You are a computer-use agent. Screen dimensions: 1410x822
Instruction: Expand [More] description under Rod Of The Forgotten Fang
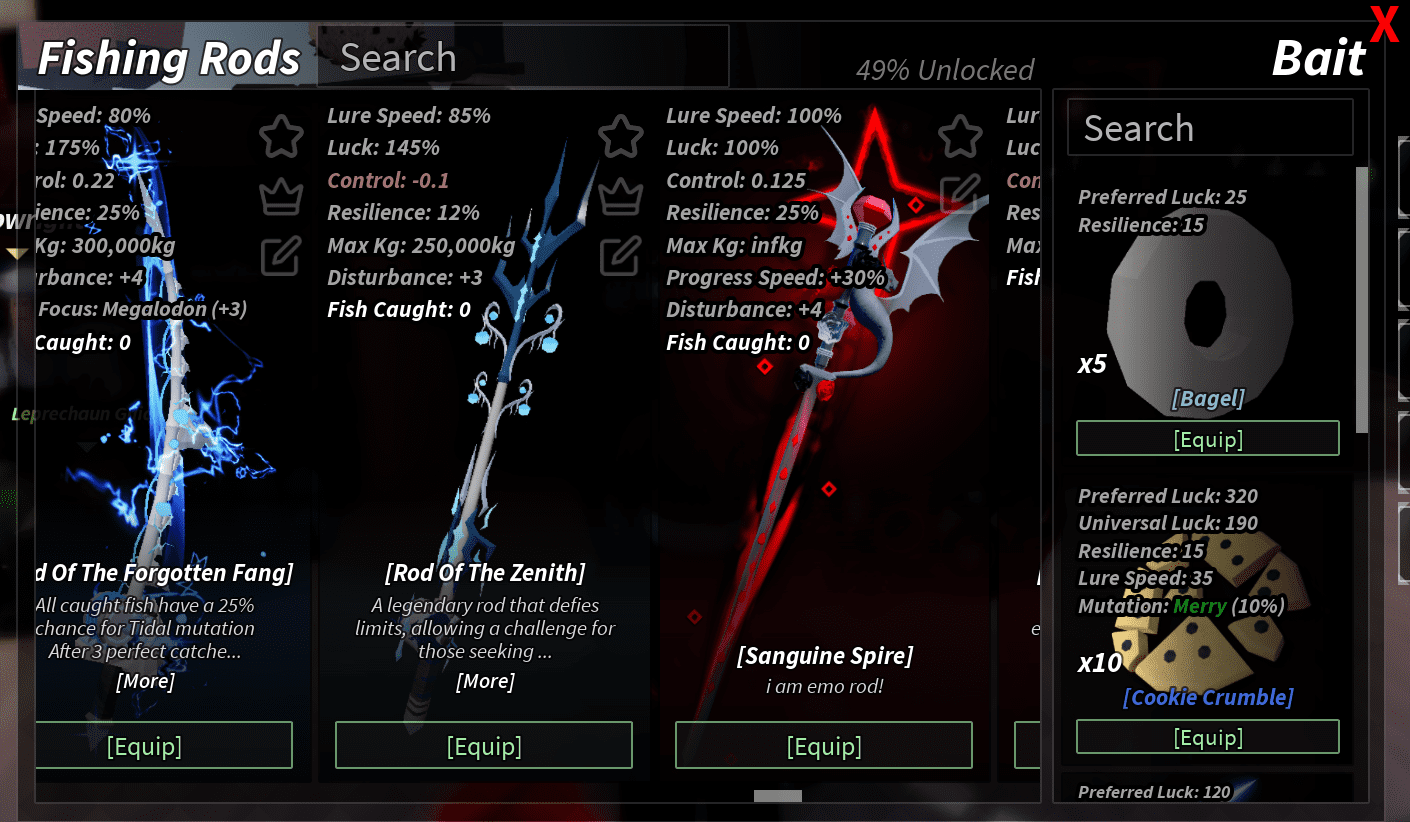point(146,681)
